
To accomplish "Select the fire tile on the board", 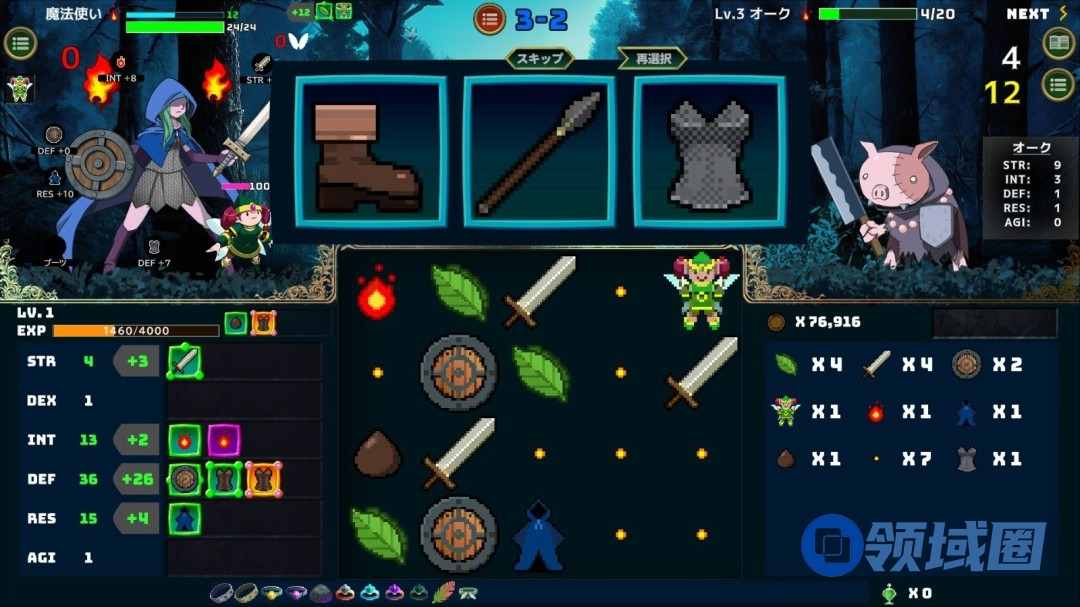I will coord(377,292).
